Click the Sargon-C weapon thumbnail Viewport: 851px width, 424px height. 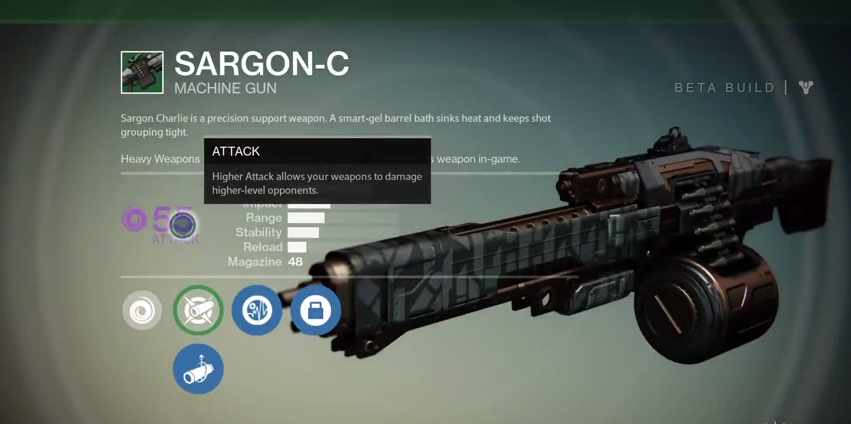142,73
